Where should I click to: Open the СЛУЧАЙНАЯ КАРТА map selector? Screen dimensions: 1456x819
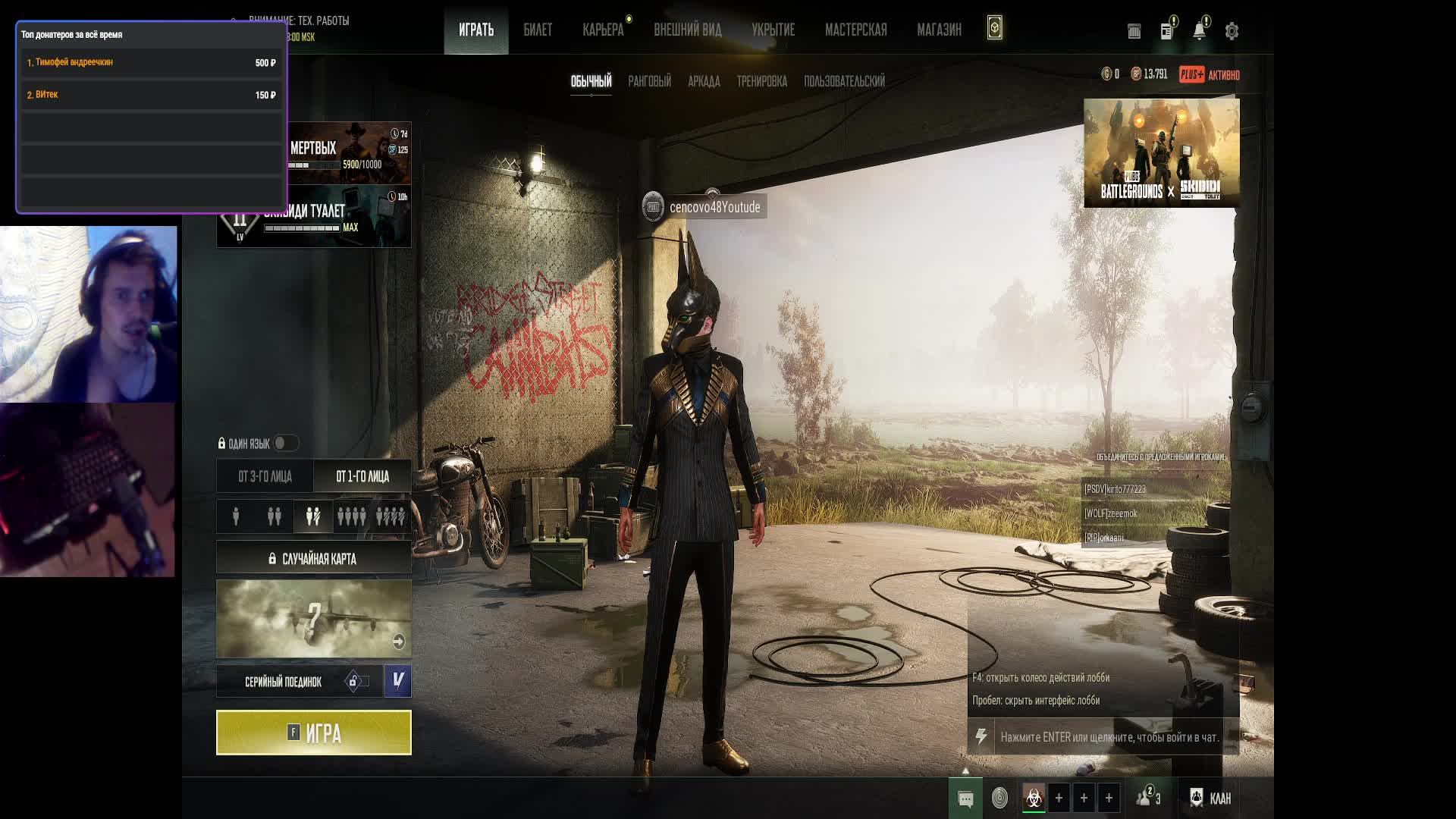(x=314, y=559)
